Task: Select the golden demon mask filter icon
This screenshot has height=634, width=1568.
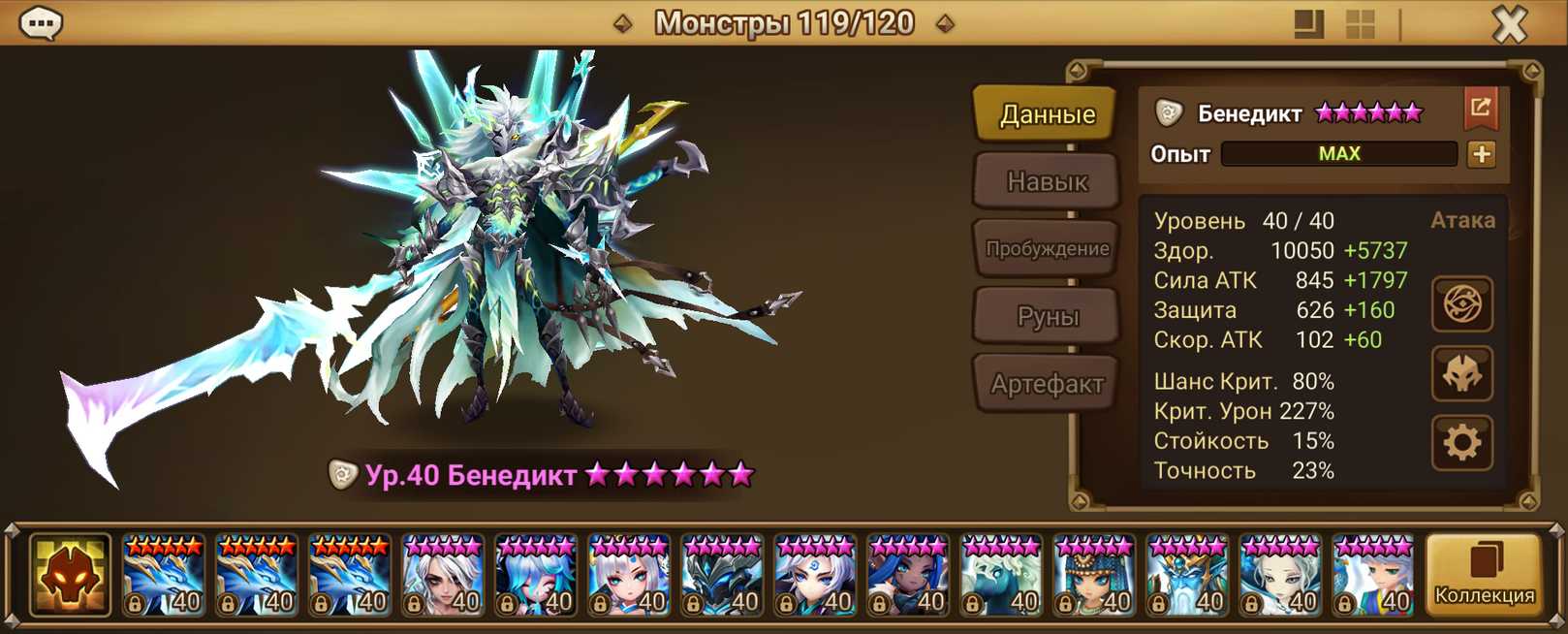Action: pos(70,575)
